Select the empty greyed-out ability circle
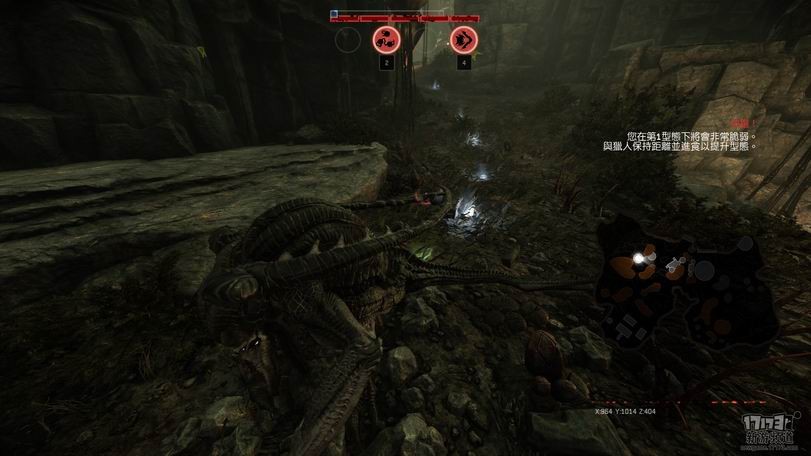Image resolution: width=811 pixels, height=456 pixels. [x=347, y=40]
